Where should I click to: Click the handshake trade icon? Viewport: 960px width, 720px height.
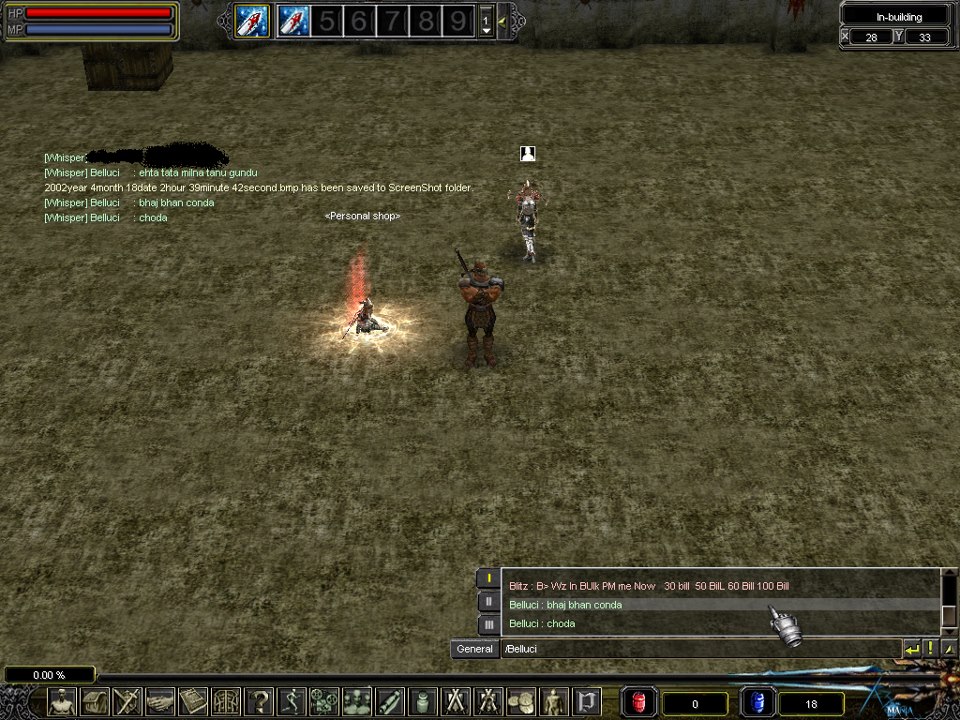160,701
